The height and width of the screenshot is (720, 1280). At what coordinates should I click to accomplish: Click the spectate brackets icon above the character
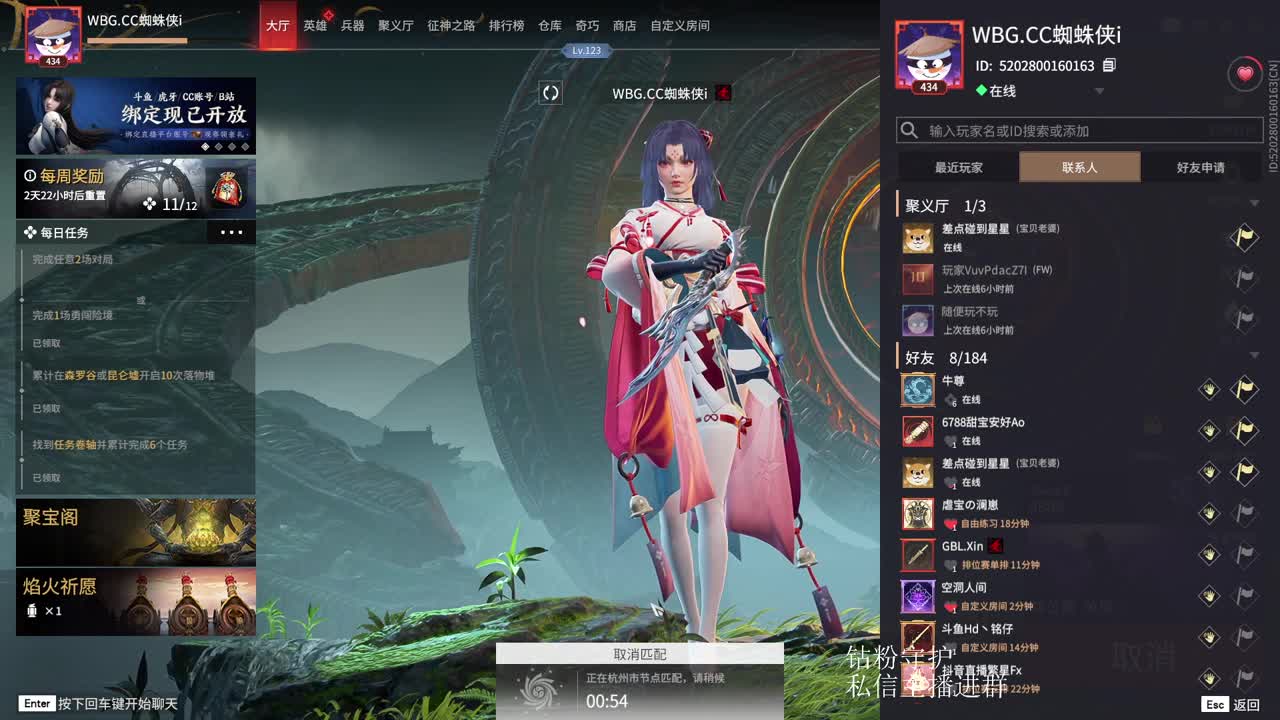(x=549, y=92)
